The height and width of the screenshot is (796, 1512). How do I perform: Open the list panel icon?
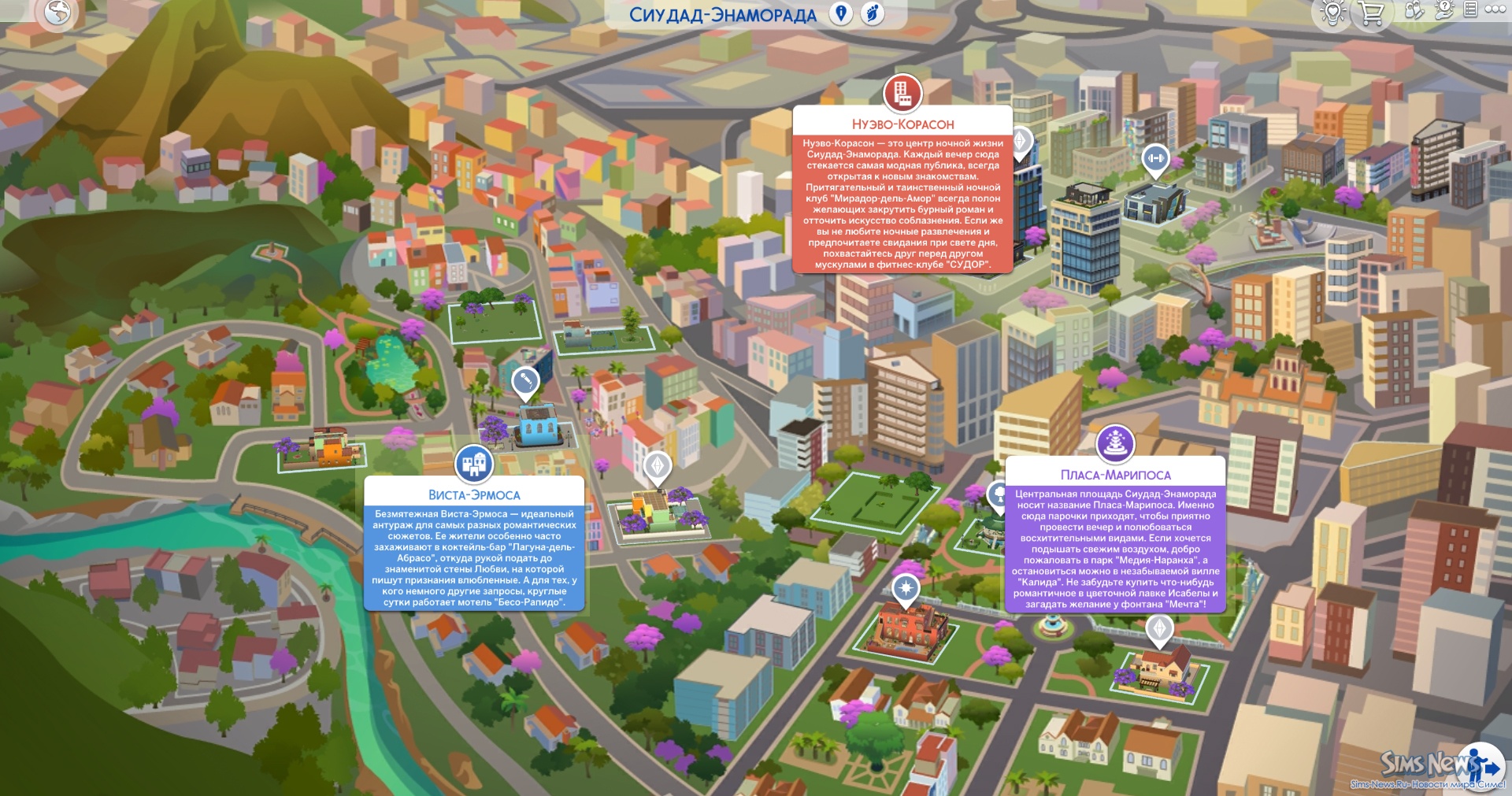tap(1470, 9)
